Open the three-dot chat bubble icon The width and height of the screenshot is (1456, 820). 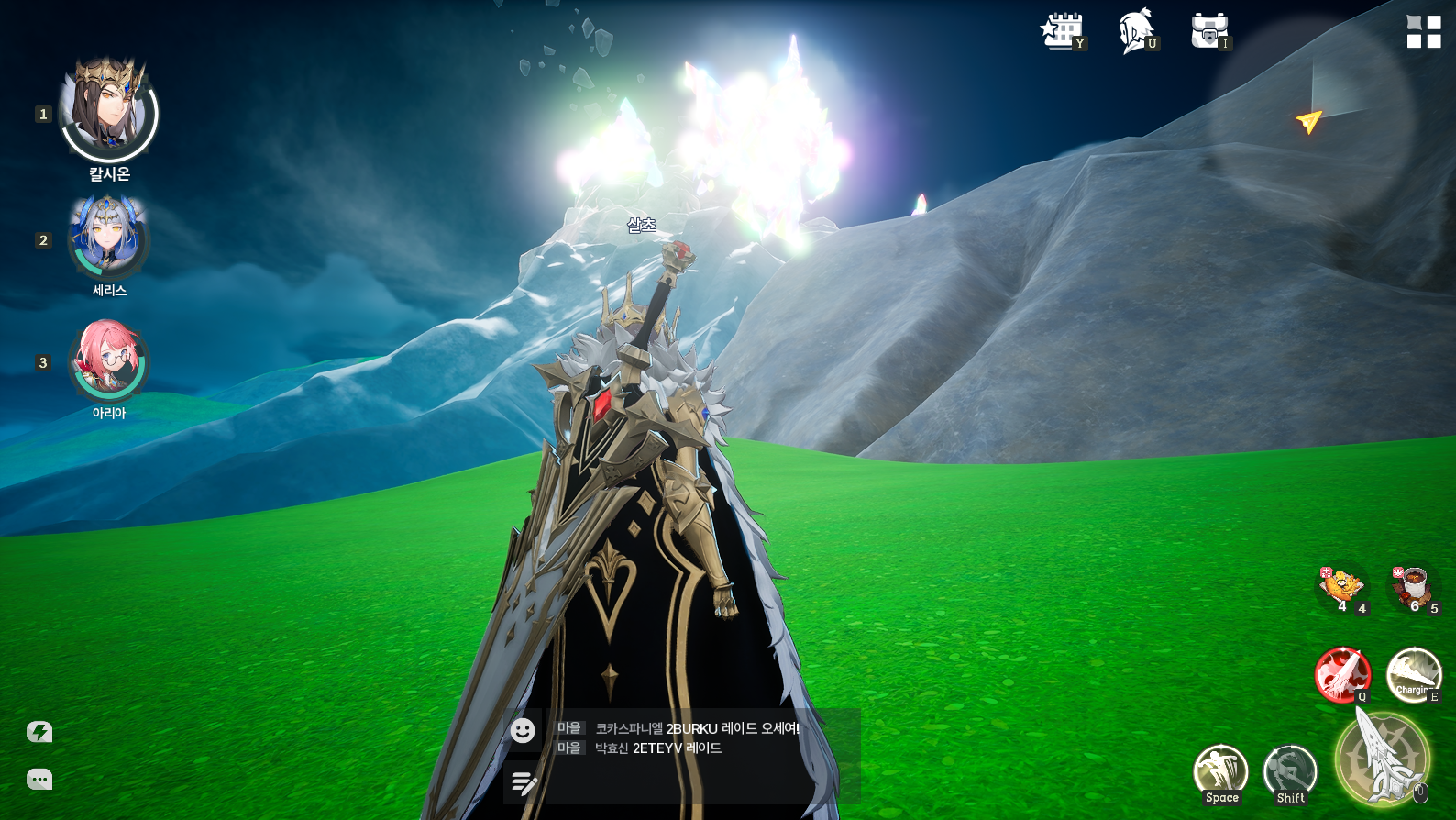39,780
